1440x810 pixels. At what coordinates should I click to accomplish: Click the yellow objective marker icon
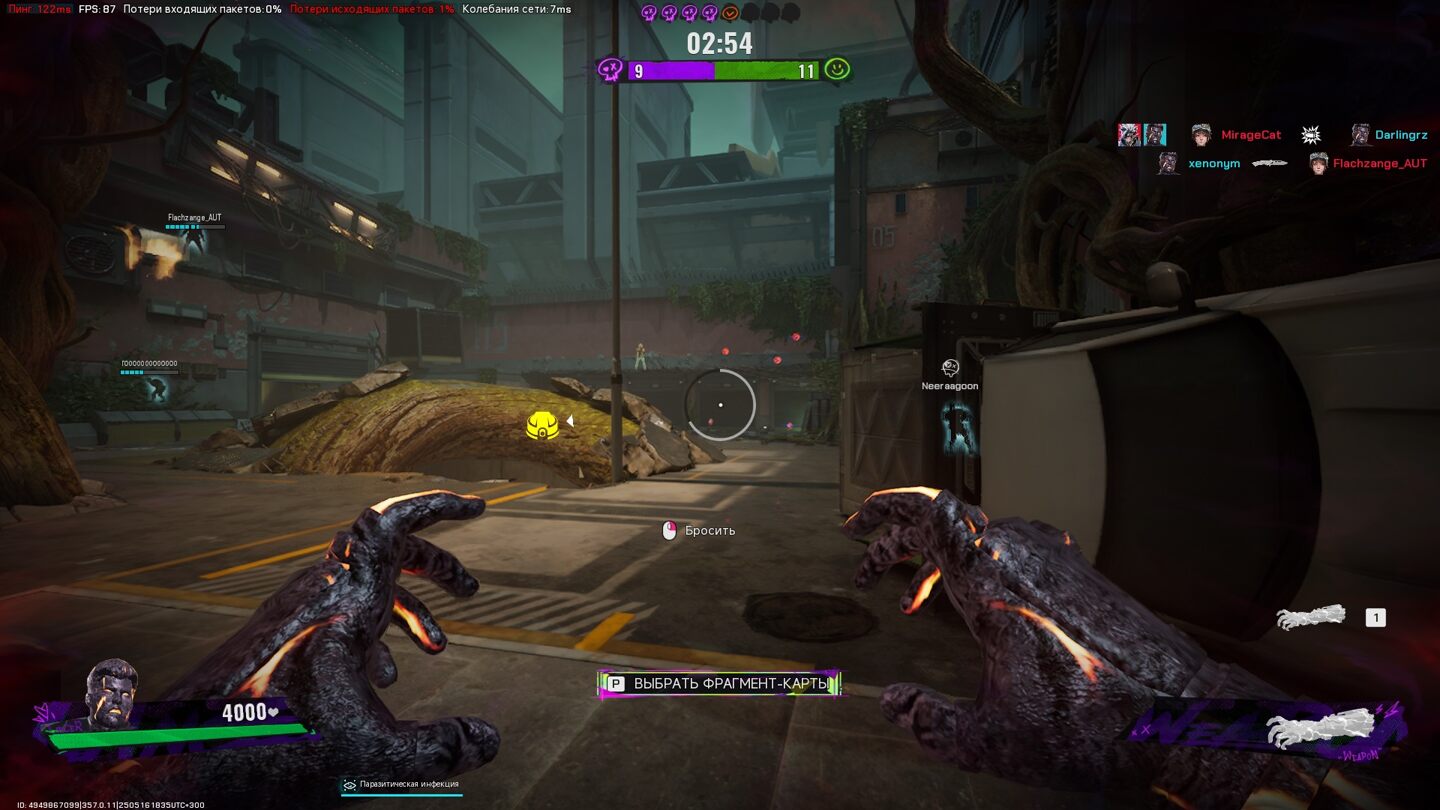pyautogui.click(x=542, y=424)
